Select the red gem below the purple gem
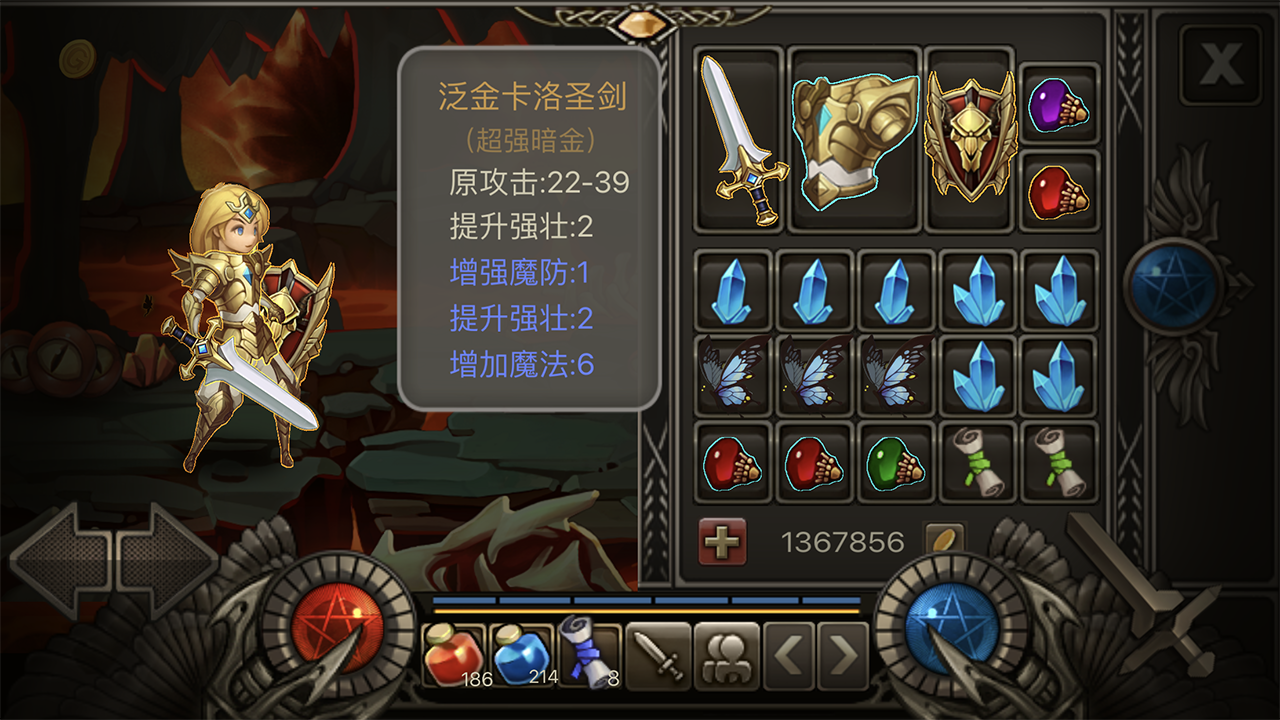The image size is (1280, 720). pos(1060,189)
